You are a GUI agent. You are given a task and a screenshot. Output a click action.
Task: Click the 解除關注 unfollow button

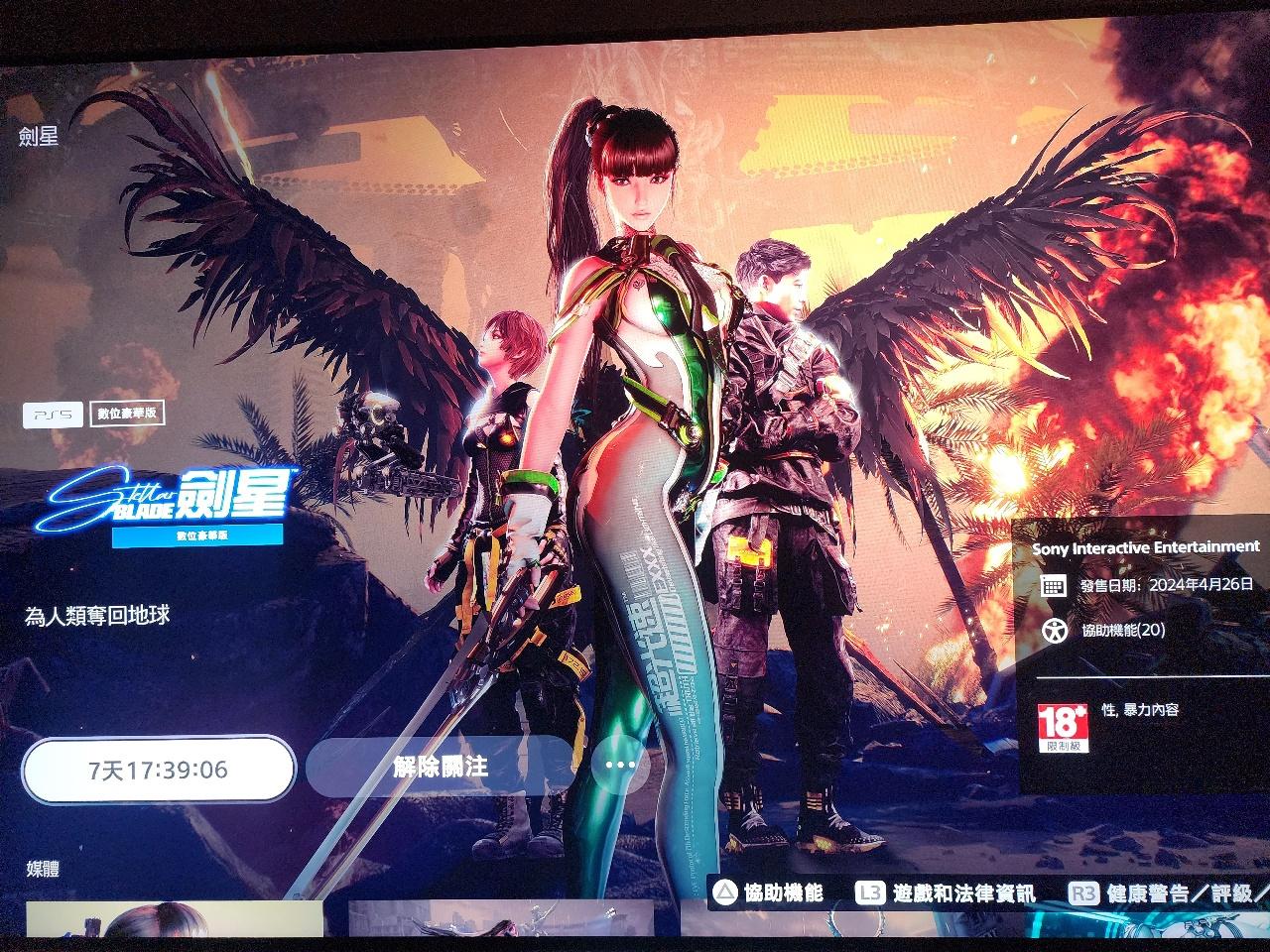441,767
